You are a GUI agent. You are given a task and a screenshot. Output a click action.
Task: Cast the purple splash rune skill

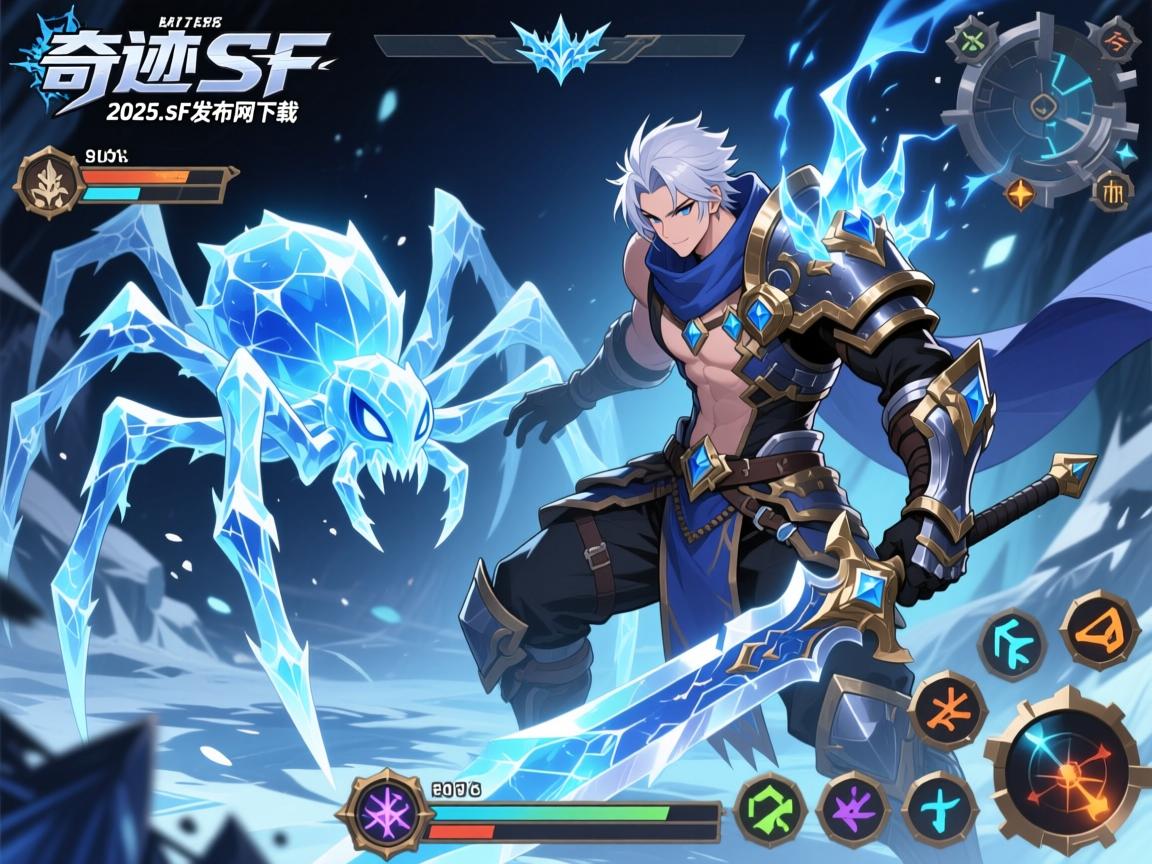pos(853,808)
